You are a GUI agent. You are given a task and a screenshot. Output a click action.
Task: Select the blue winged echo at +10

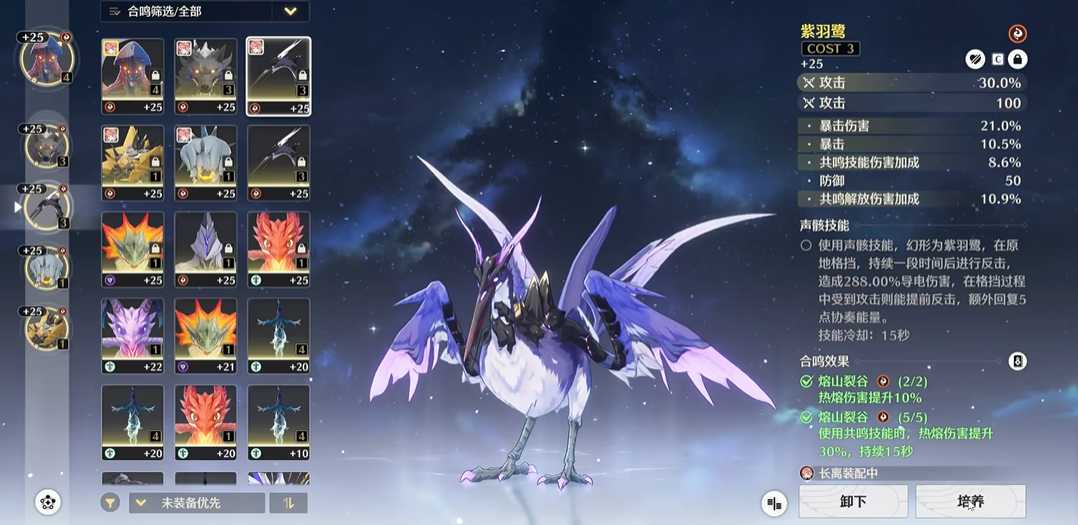tap(277, 420)
